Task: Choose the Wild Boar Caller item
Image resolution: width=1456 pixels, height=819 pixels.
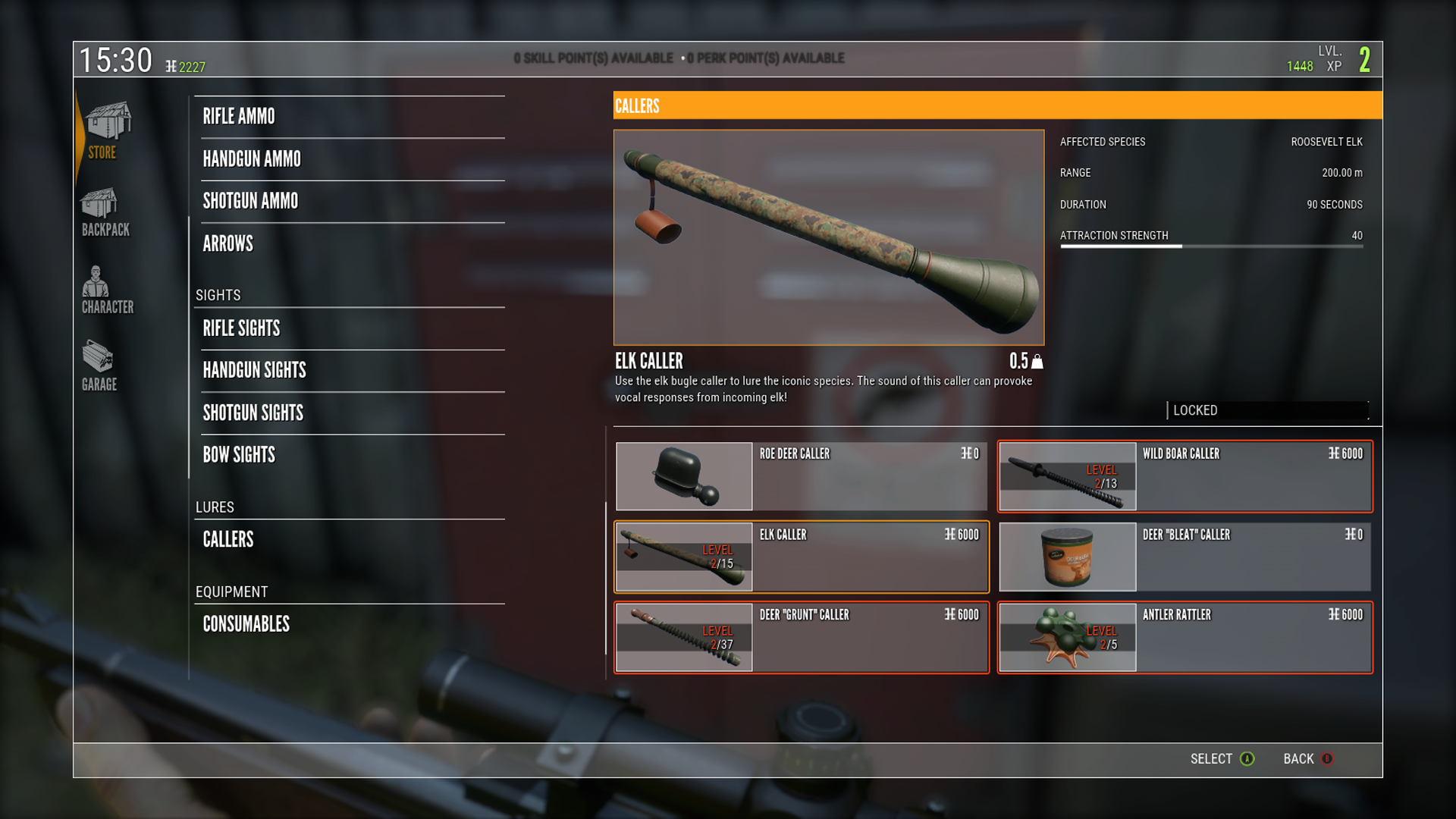Action: 1185,476
